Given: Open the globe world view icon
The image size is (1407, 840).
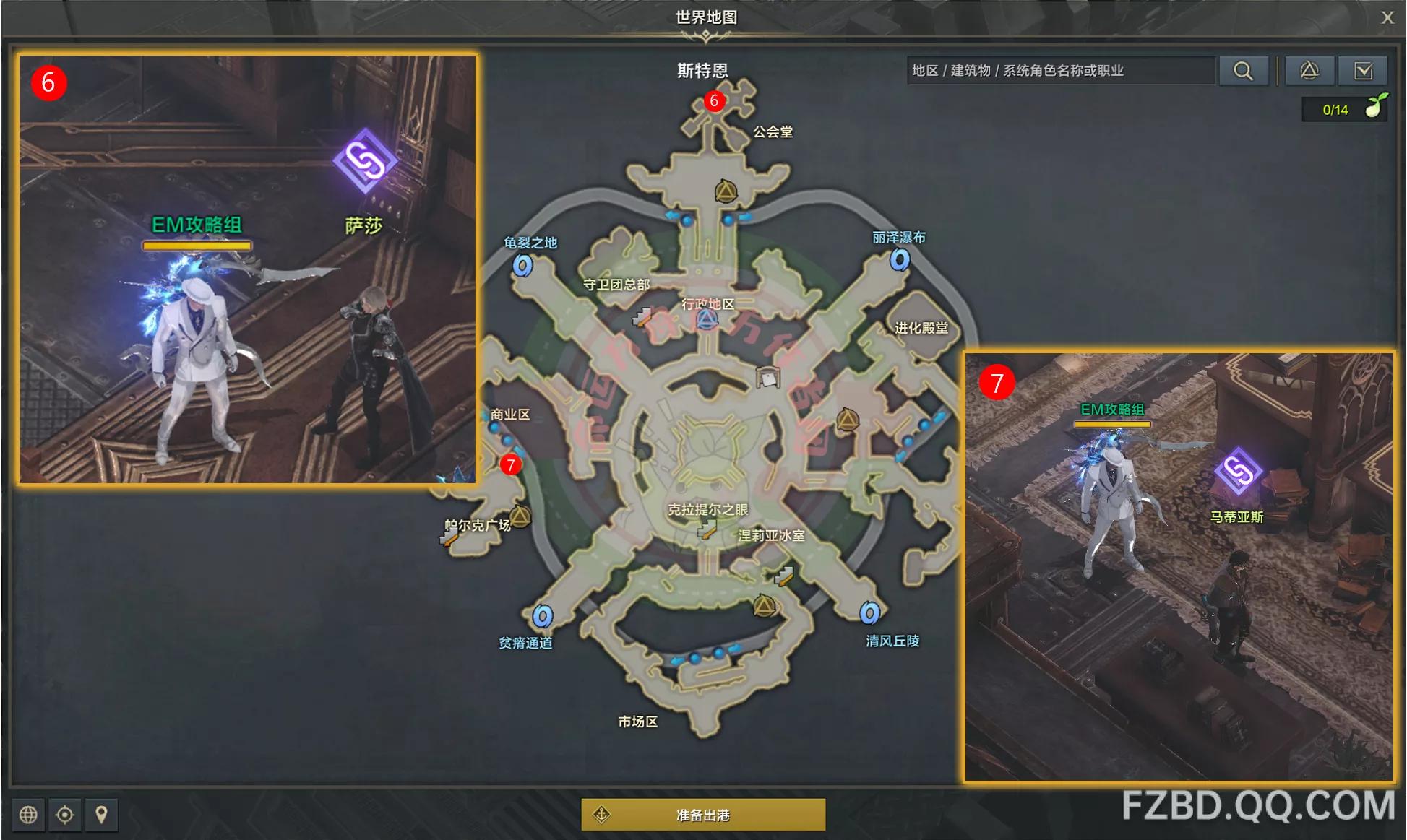Looking at the screenshot, I should point(28,815).
